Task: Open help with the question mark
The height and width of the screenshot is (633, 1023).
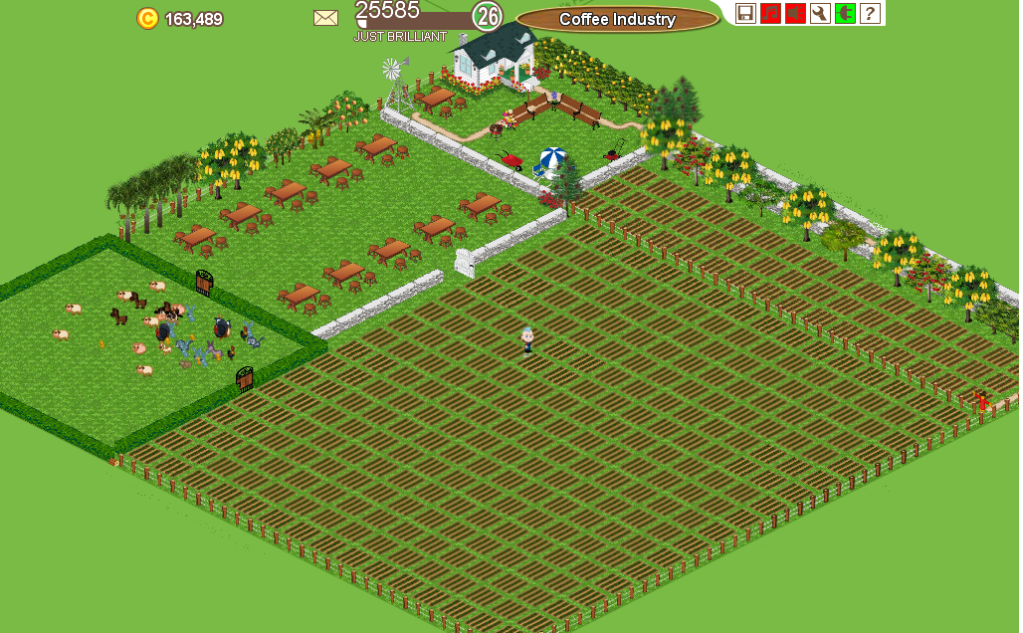Action: pos(870,13)
